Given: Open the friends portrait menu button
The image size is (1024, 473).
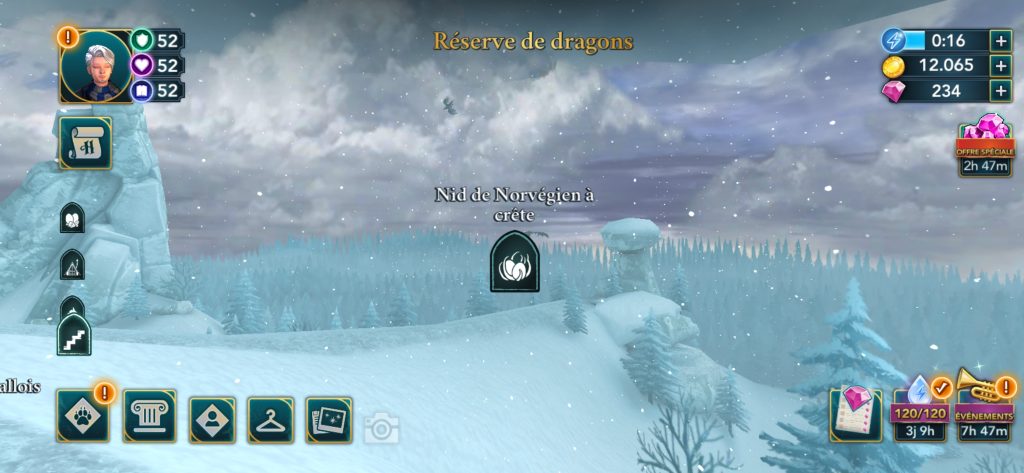Looking at the screenshot, I should (x=212, y=418).
